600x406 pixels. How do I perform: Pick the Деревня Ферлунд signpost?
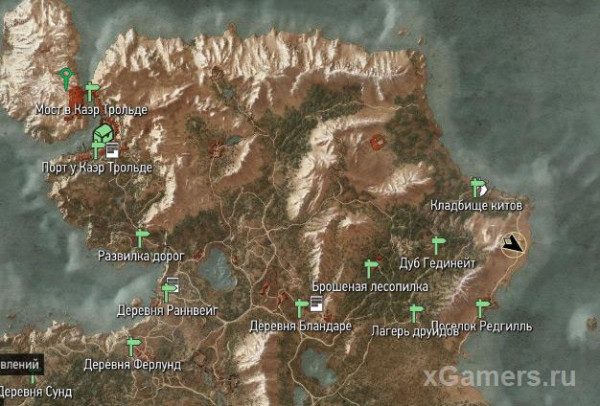click(132, 346)
